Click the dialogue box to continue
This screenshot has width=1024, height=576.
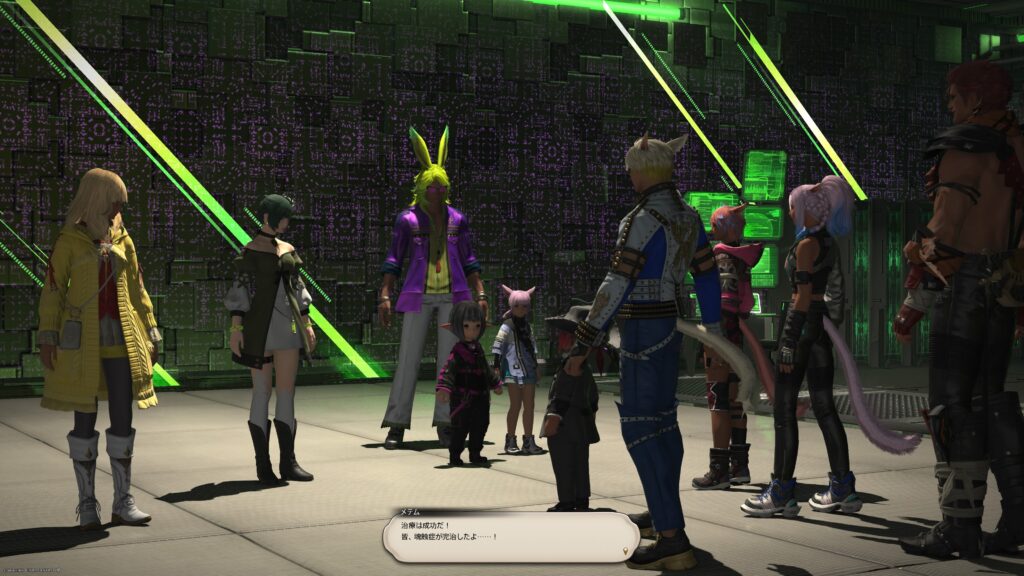[510, 536]
